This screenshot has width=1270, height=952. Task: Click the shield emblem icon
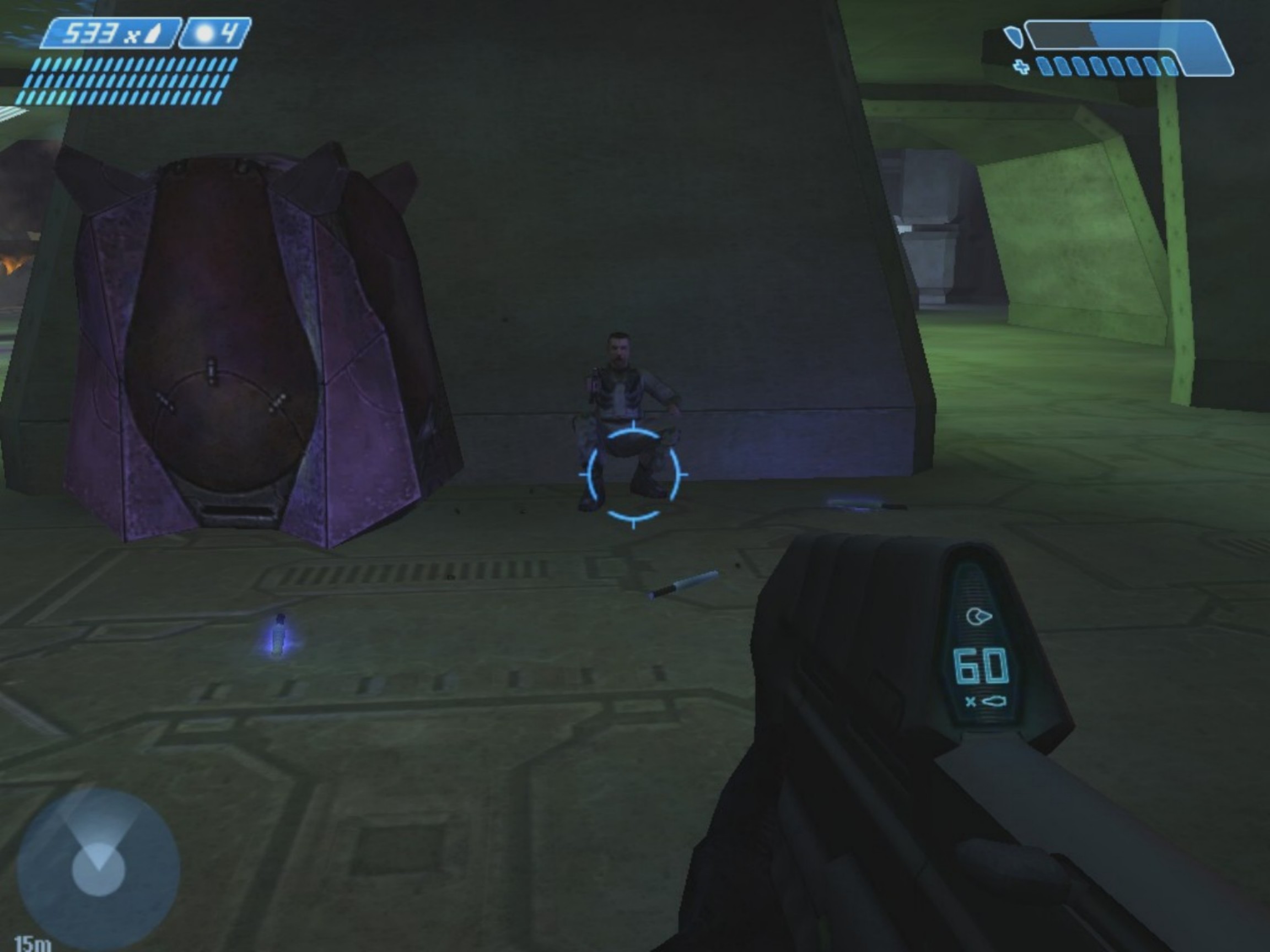1013,37
